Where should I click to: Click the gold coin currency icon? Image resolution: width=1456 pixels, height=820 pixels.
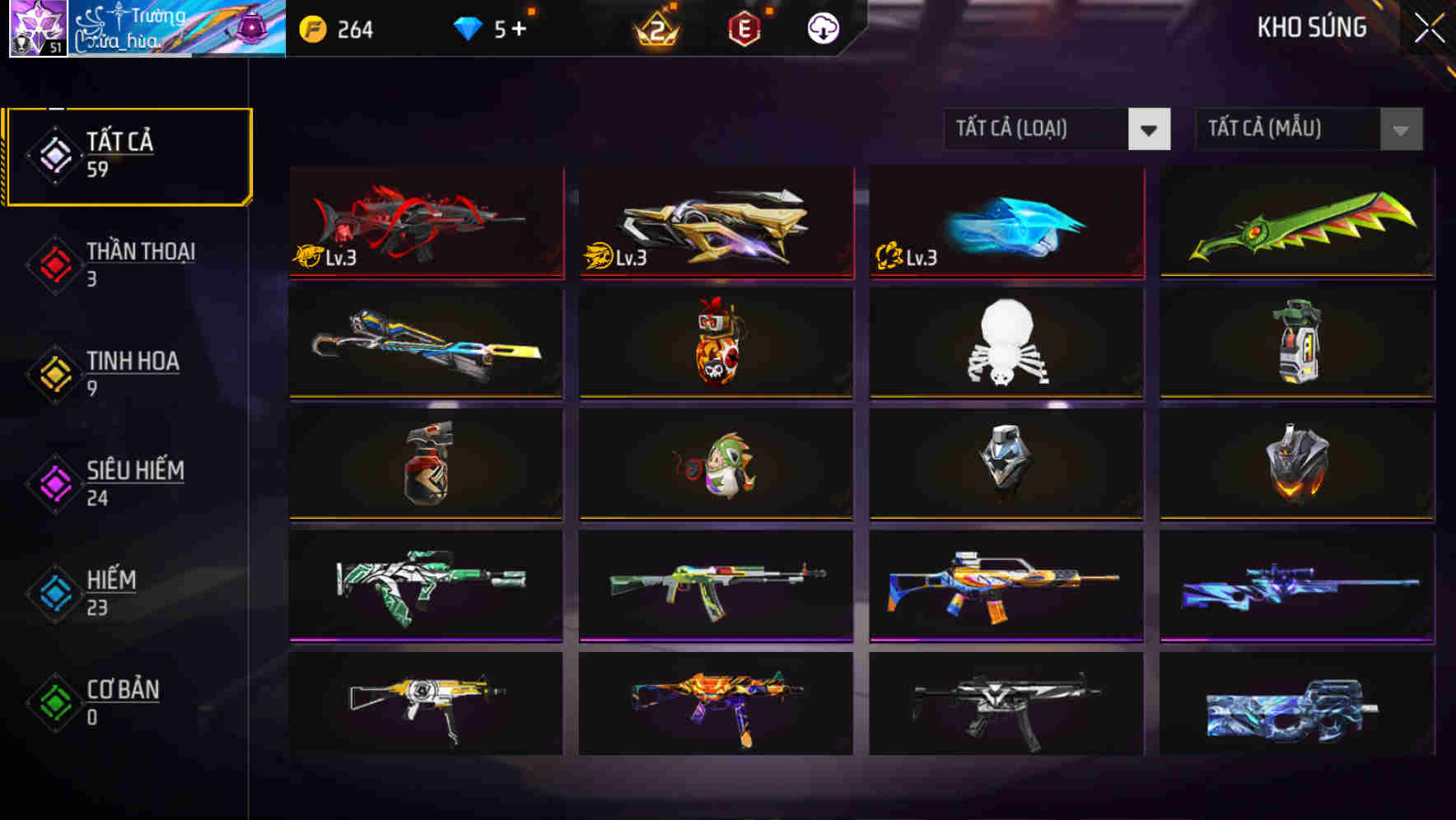[x=311, y=30]
